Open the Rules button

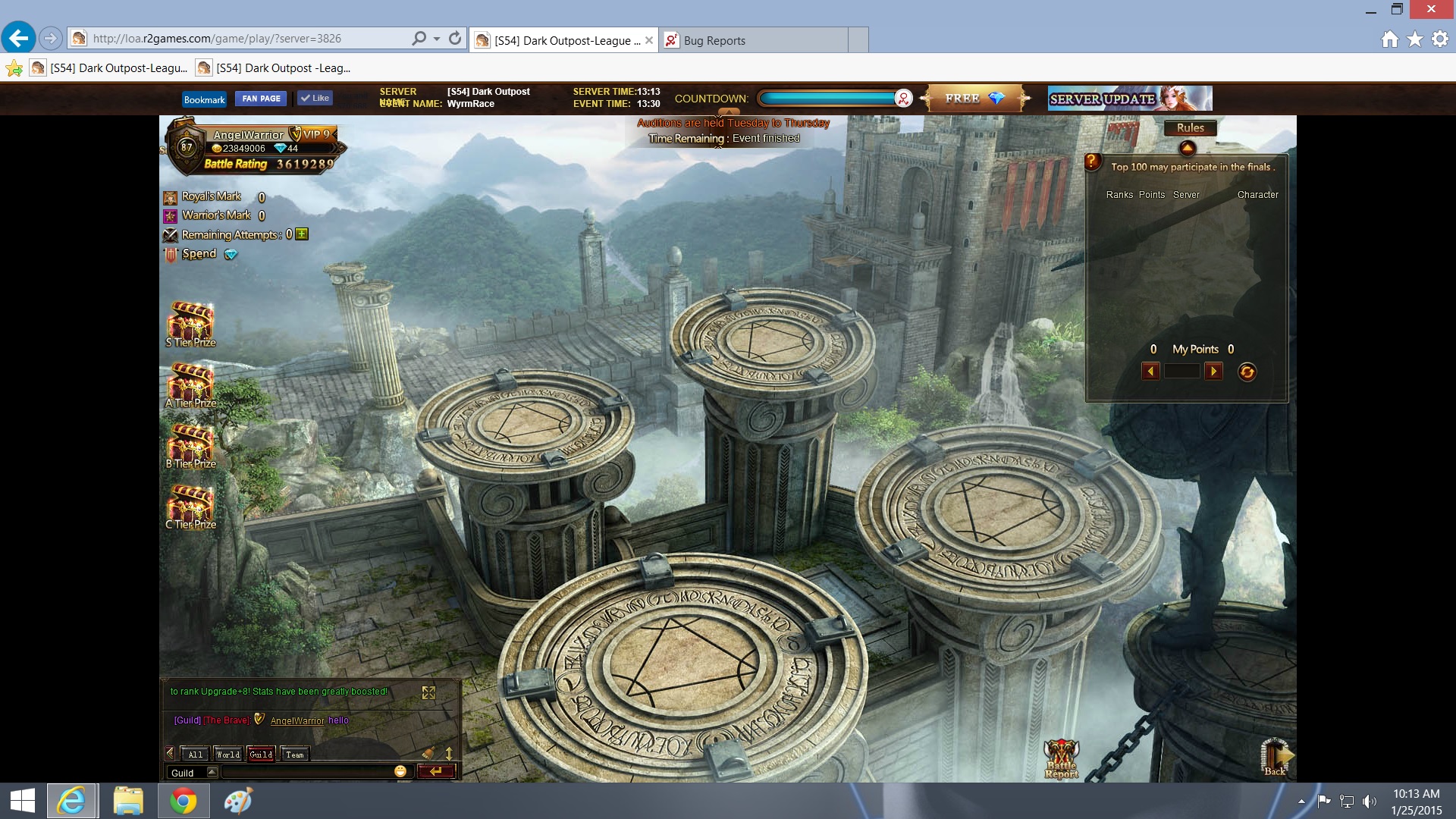(x=1190, y=128)
